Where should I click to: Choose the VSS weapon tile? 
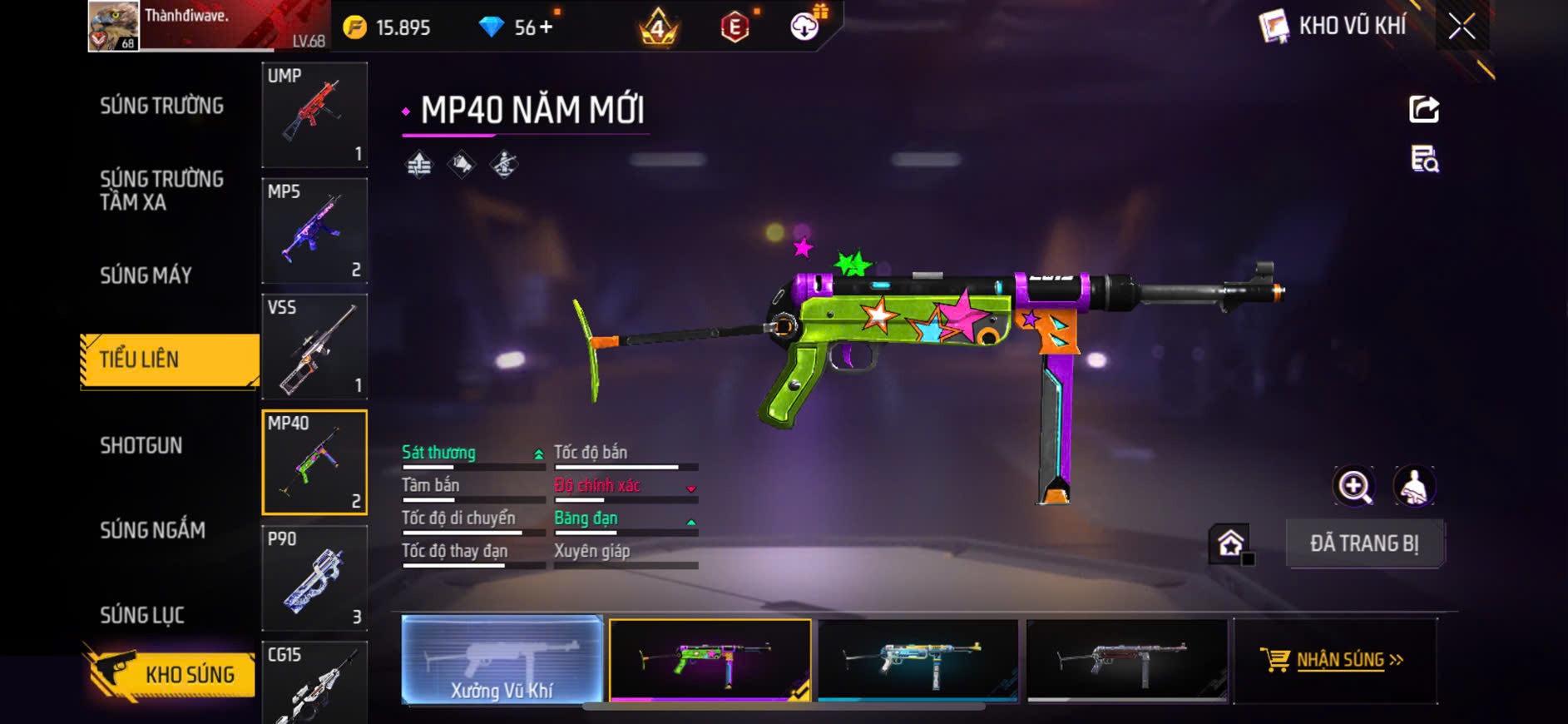click(314, 346)
